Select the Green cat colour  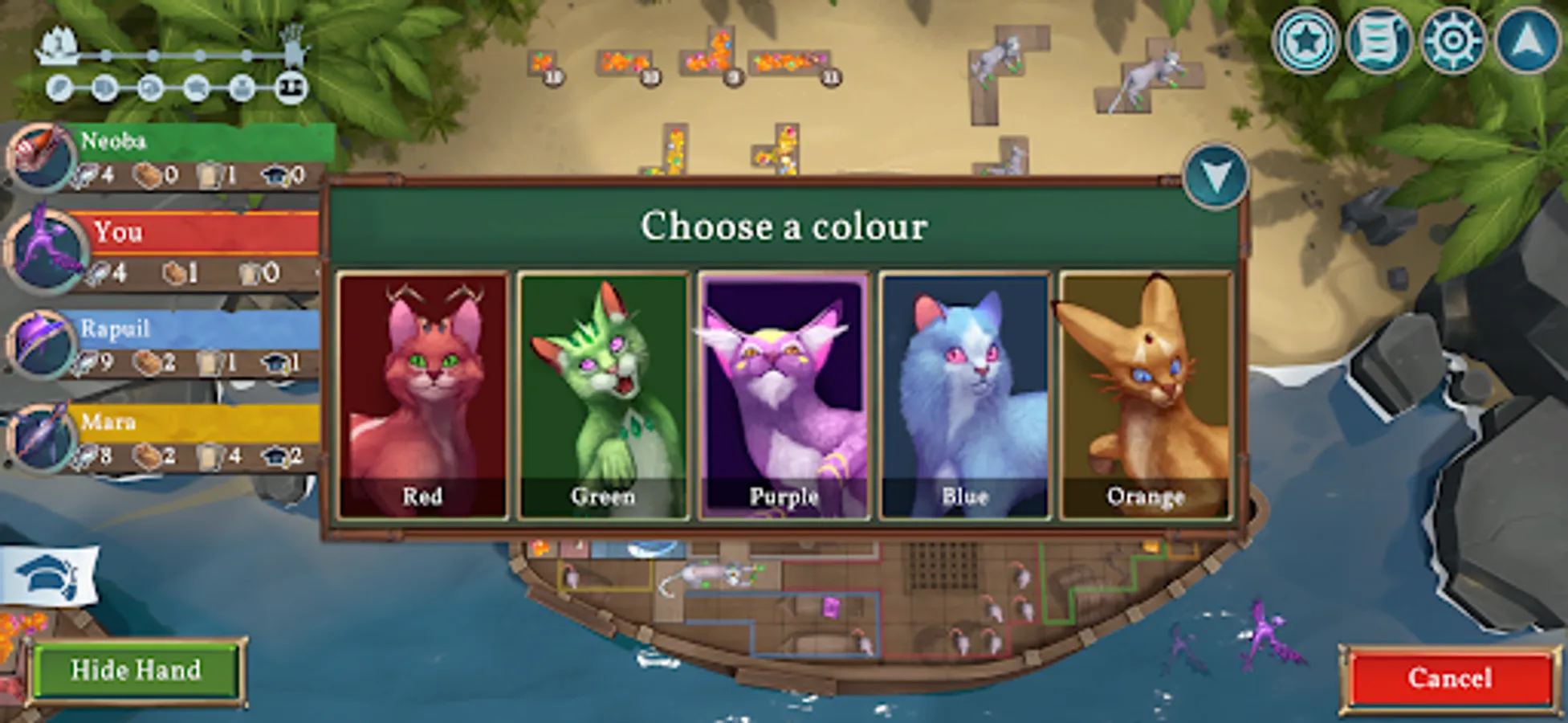[604, 391]
